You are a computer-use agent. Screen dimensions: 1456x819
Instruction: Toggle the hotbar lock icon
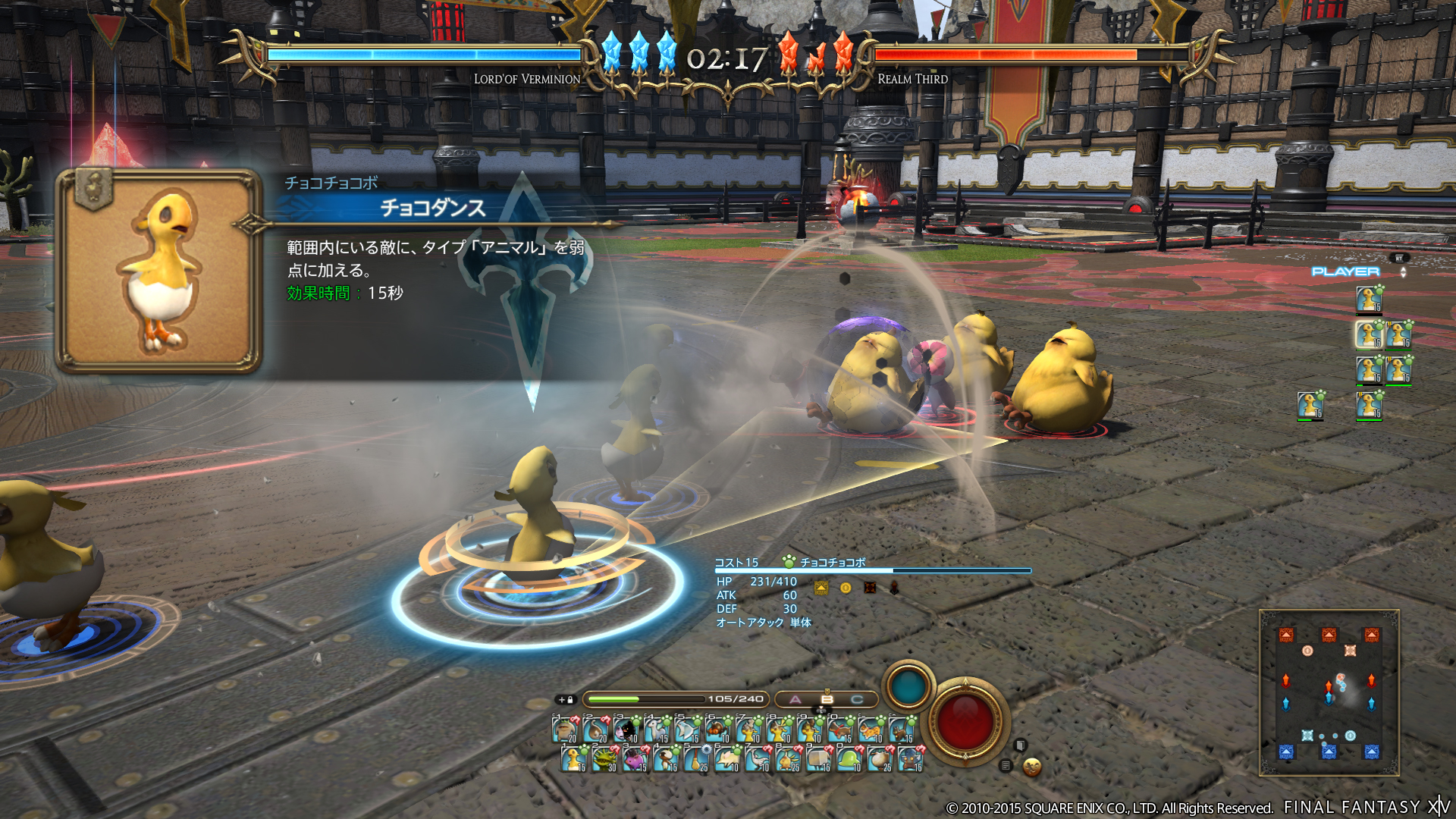[566, 699]
